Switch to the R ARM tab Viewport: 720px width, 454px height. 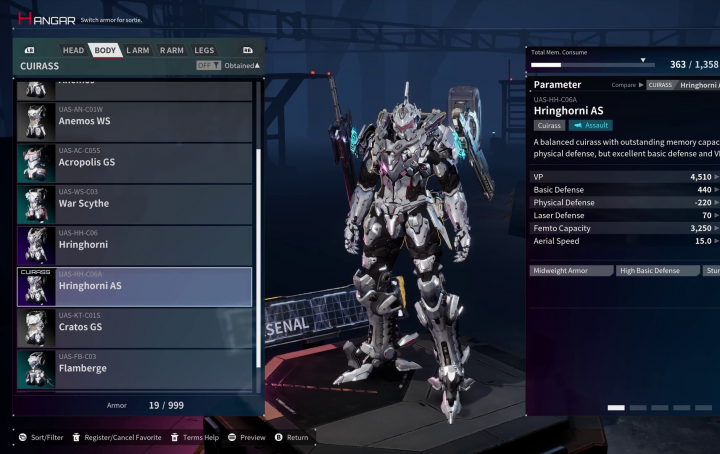171,50
